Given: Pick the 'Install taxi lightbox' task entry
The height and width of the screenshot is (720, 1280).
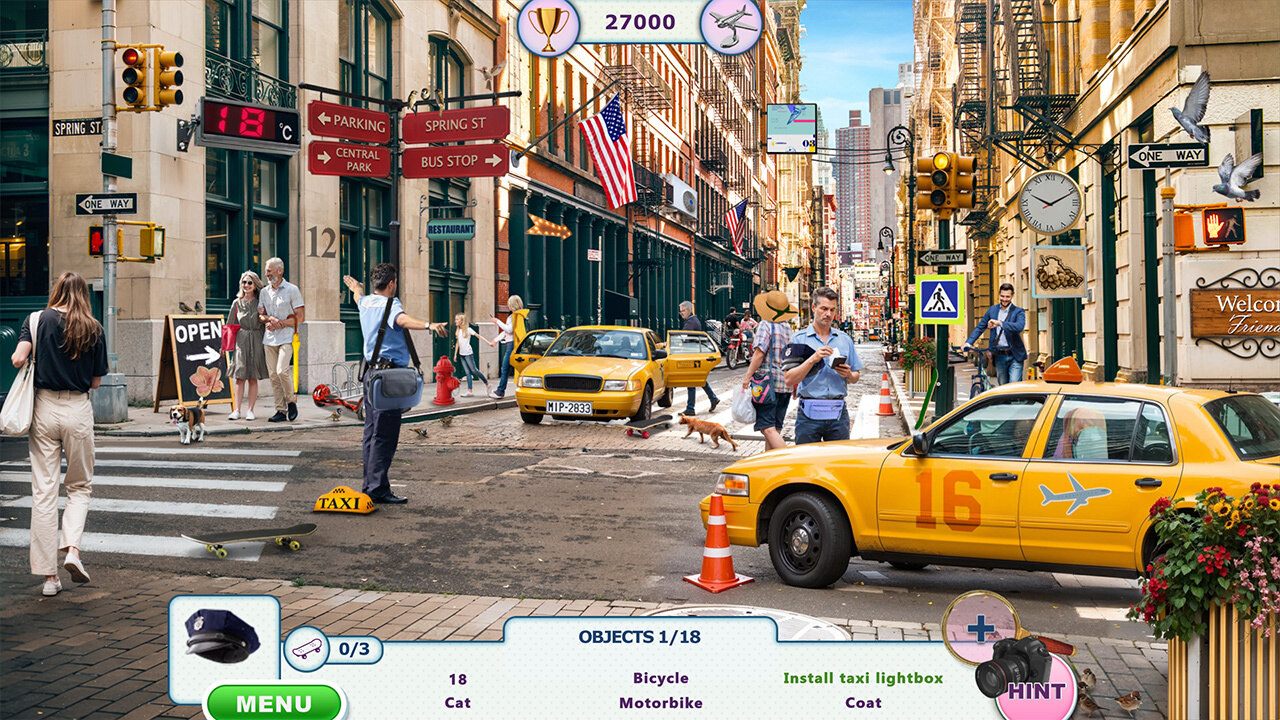Looking at the screenshot, I should (862, 678).
